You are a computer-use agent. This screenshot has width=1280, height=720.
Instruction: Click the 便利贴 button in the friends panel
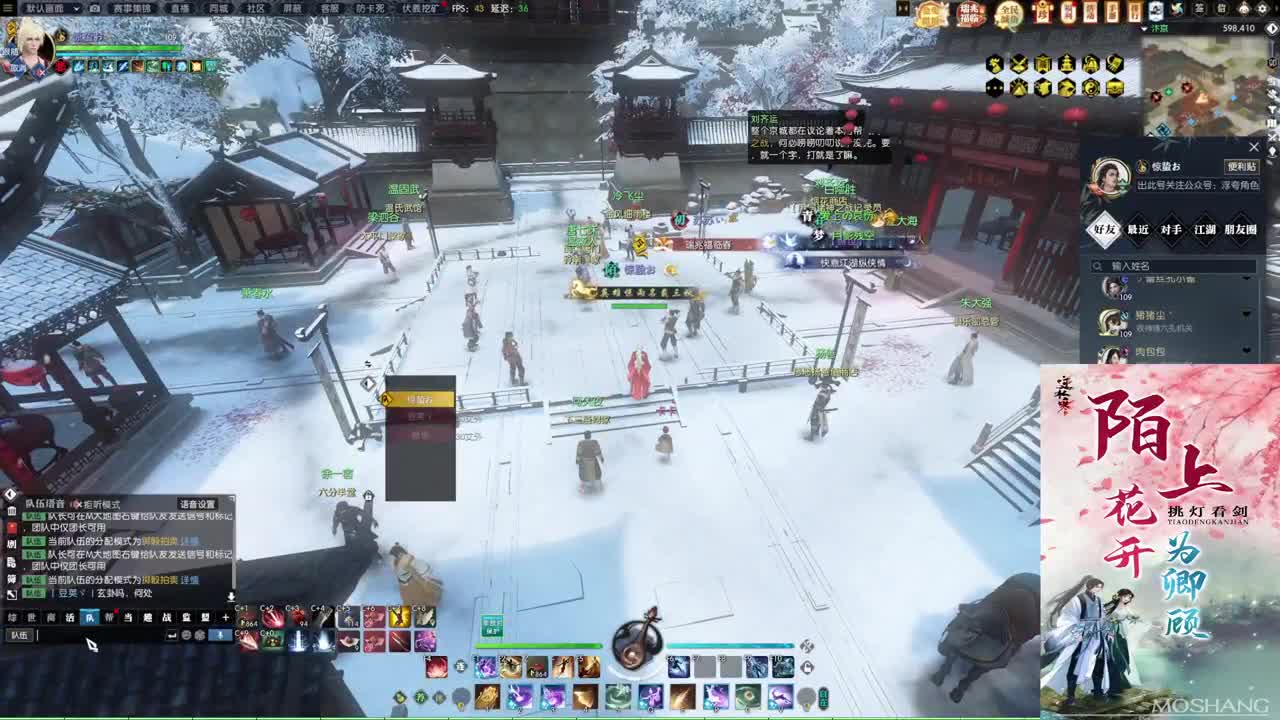click(x=1242, y=167)
